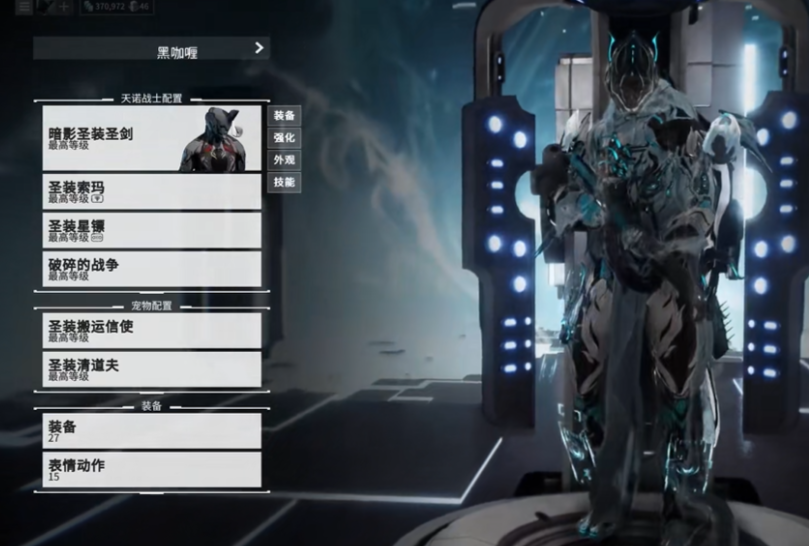Viewport: 809px width, 546px height.
Task: Click the 装备 button beside the warframe
Action: point(284,116)
